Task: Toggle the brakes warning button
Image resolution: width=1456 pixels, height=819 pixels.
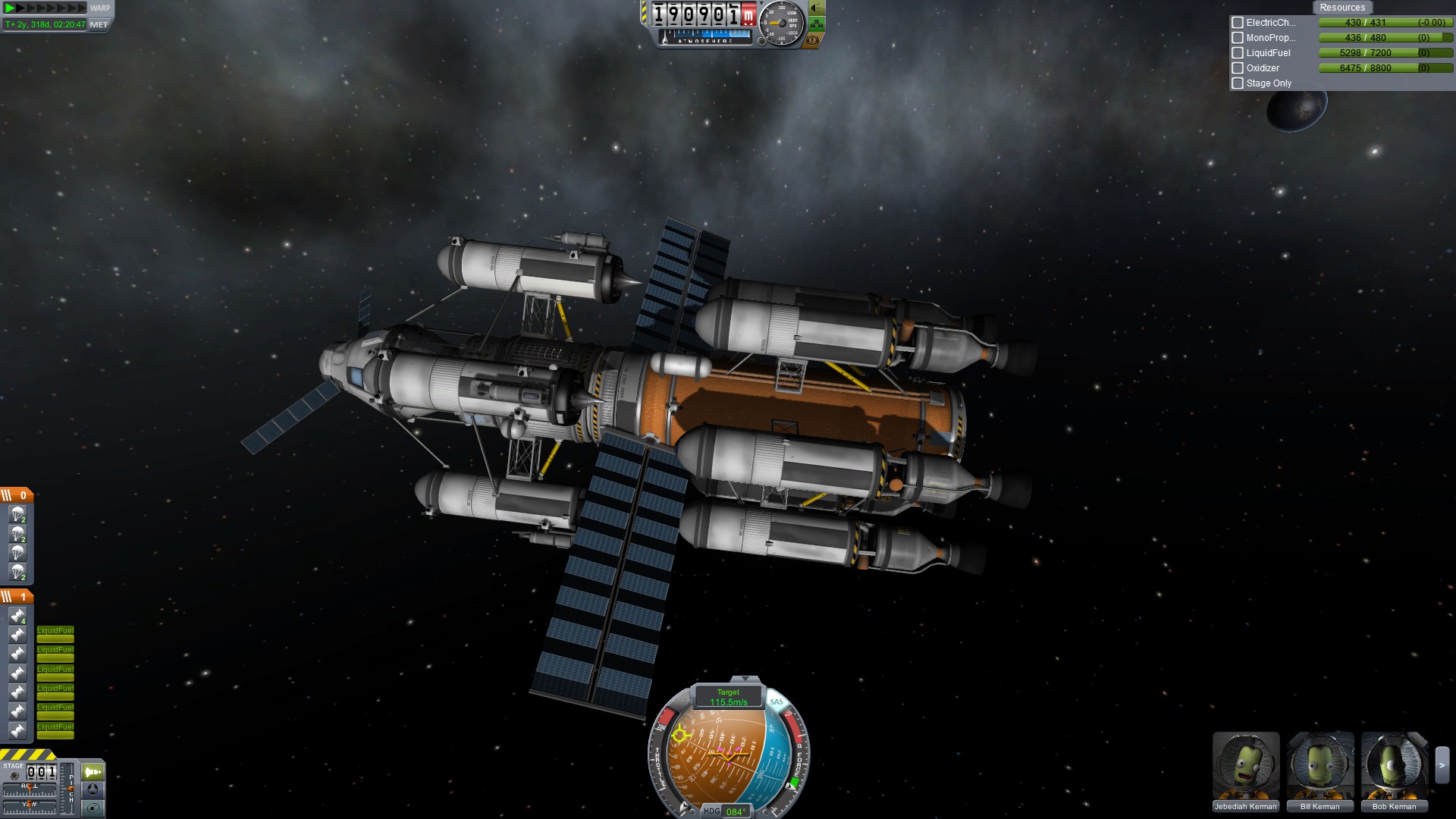Action: tap(813, 40)
